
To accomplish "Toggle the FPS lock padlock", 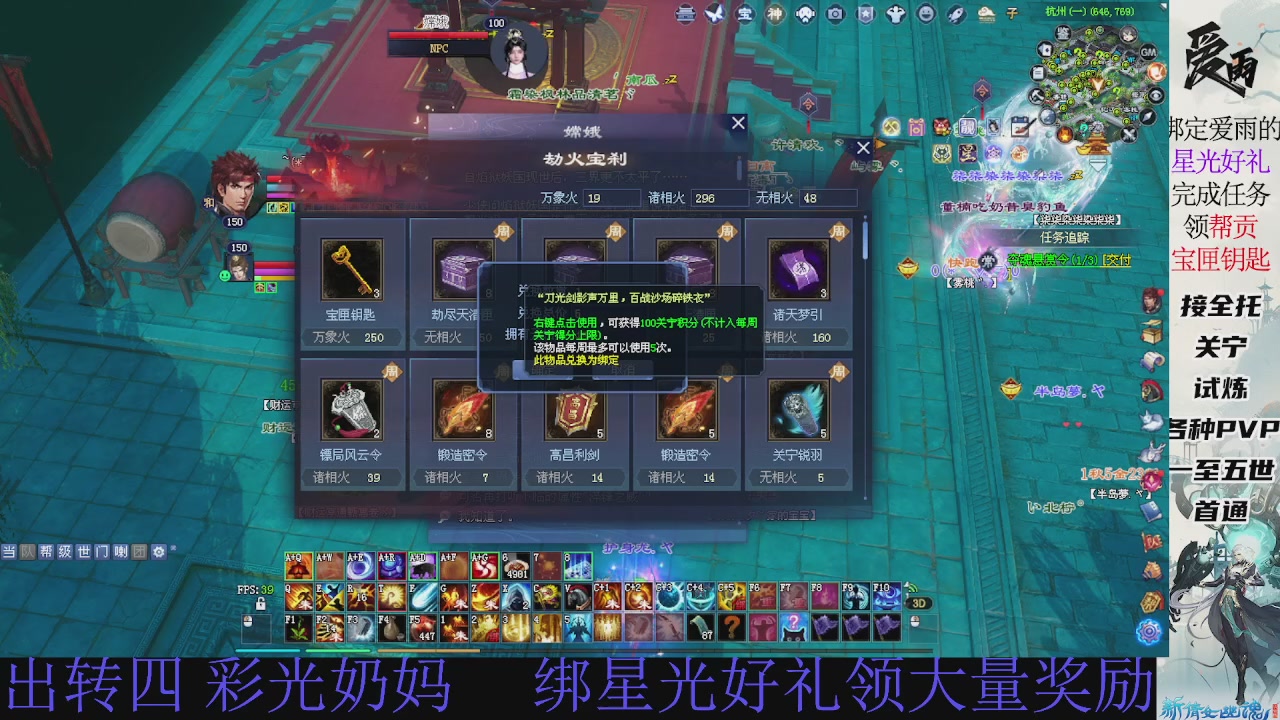I will click(260, 604).
